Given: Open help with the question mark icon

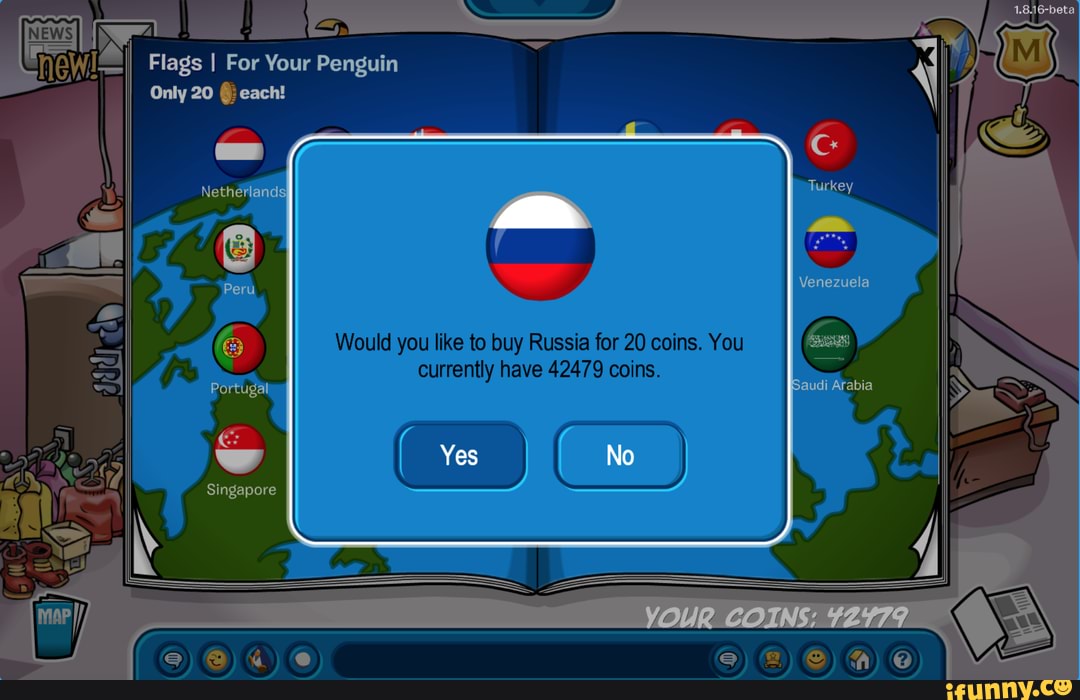Looking at the screenshot, I should (903, 660).
